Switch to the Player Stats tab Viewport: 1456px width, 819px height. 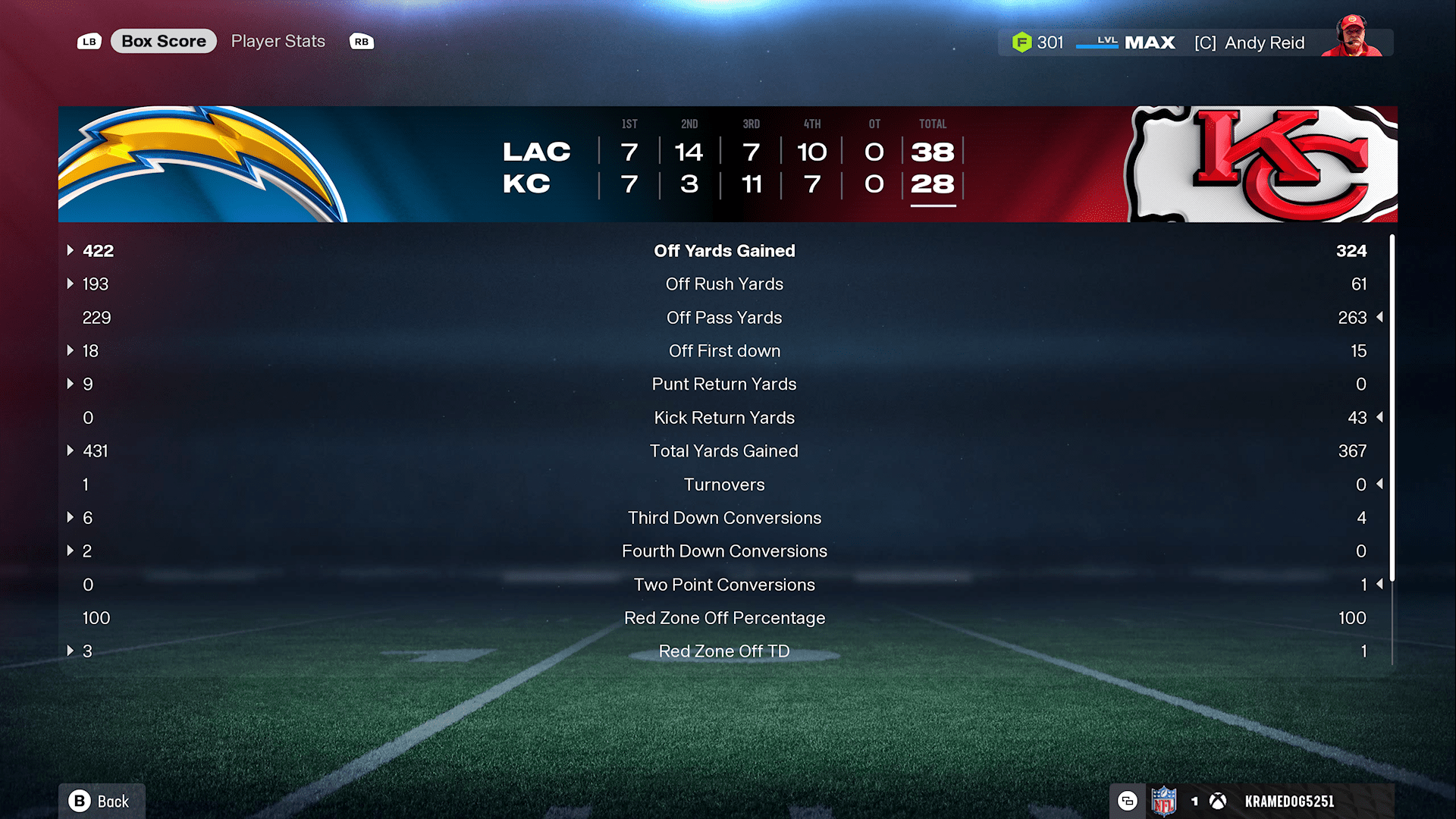(278, 42)
